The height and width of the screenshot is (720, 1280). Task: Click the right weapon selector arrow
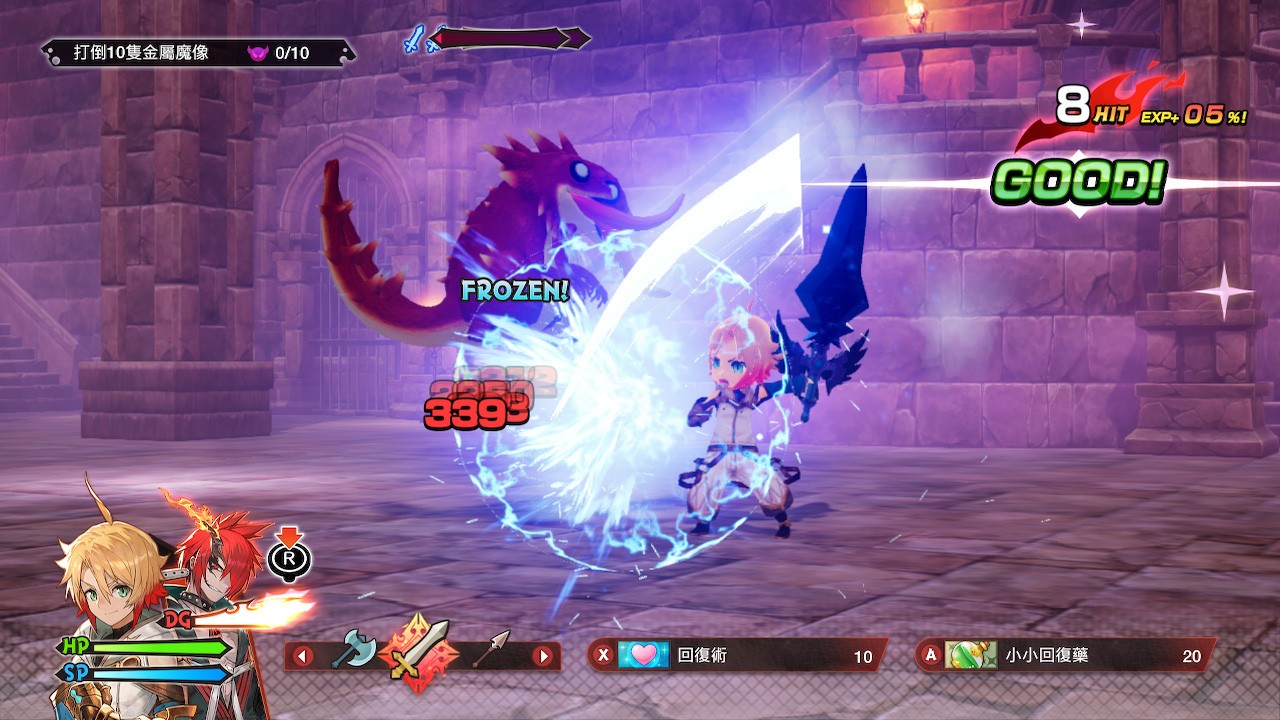click(x=543, y=657)
